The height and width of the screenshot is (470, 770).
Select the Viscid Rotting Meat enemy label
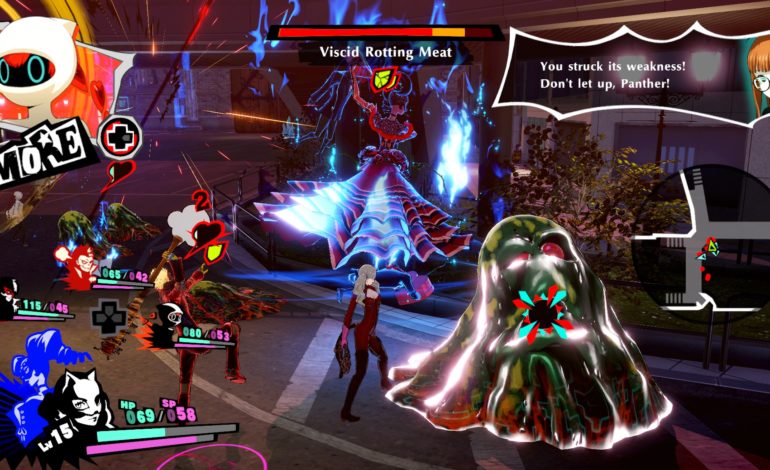(386, 53)
